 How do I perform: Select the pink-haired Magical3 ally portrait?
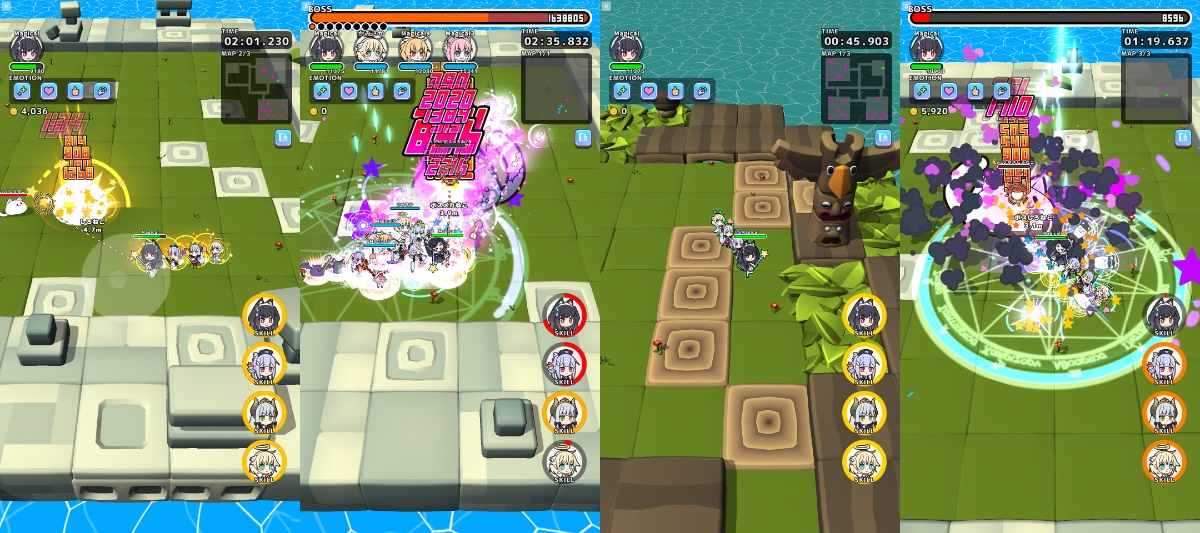pyautogui.click(x=459, y=48)
